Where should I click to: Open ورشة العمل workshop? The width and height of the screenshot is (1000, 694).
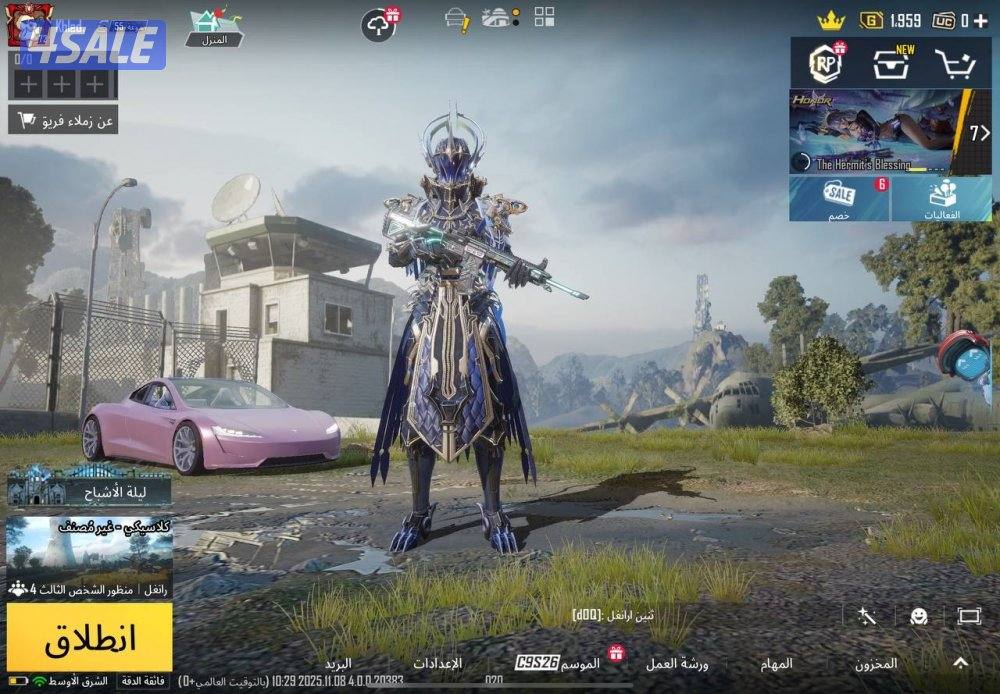click(x=677, y=663)
